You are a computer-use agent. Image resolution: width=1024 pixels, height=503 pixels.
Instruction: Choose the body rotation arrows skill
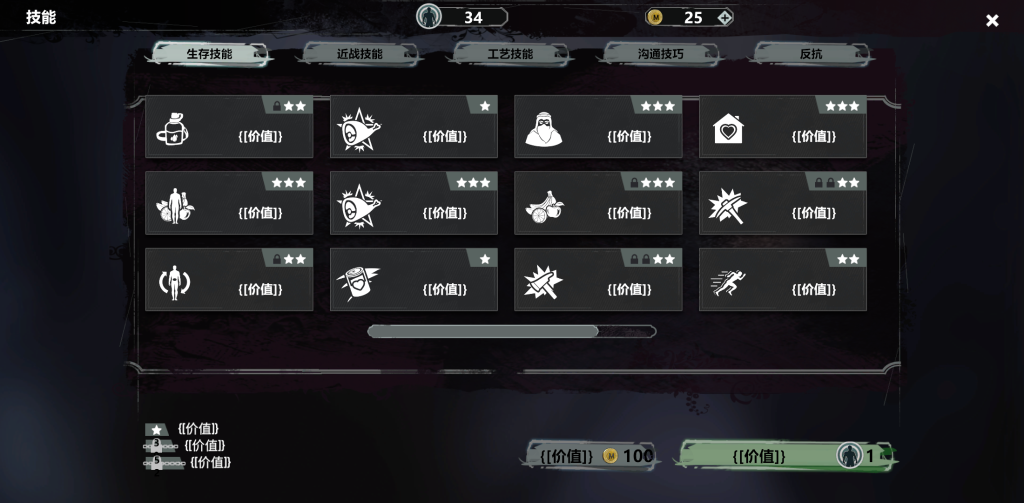pos(229,280)
